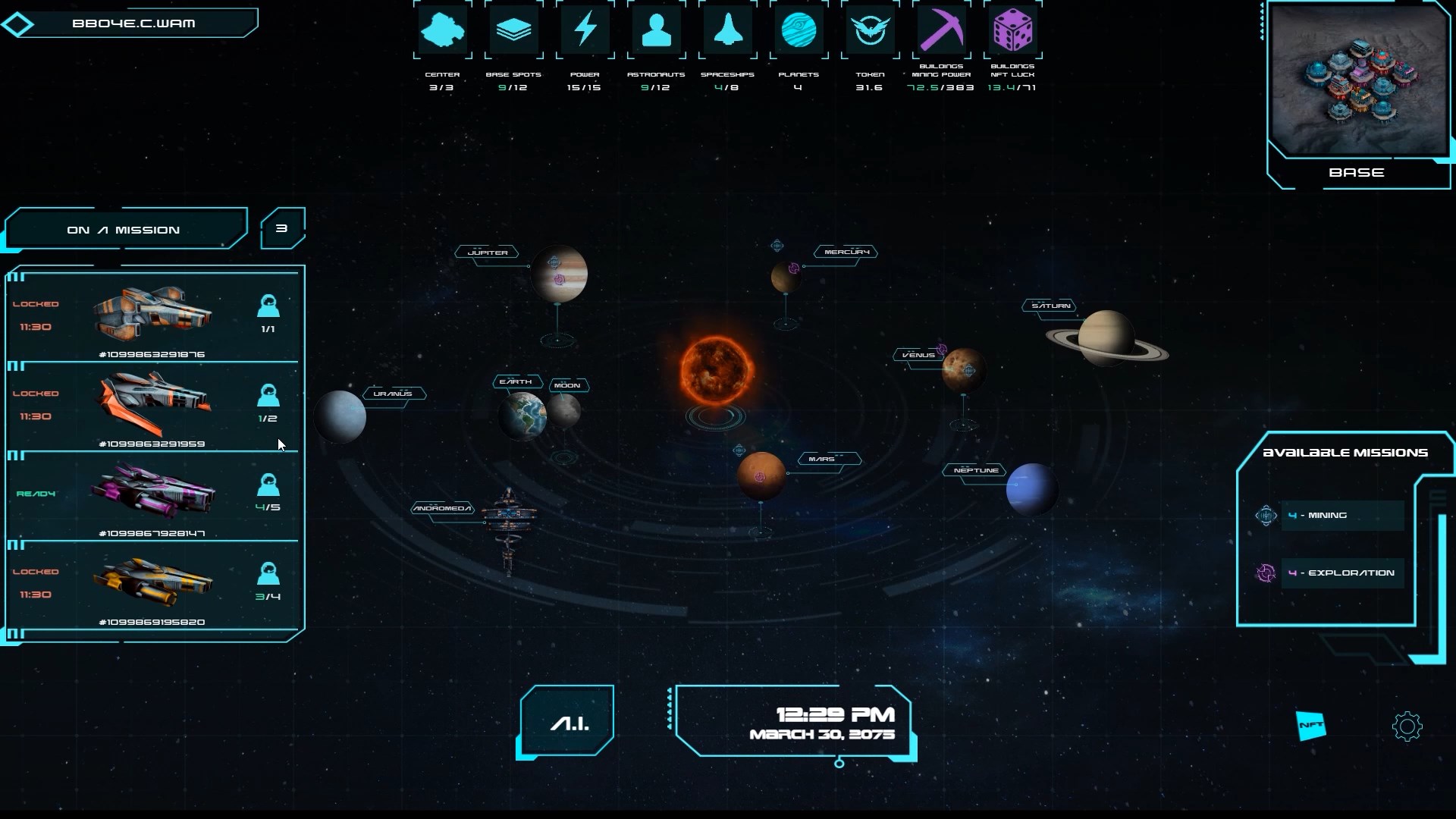Click the Astronauts icon in top bar
1456x819 pixels.
[x=656, y=31]
